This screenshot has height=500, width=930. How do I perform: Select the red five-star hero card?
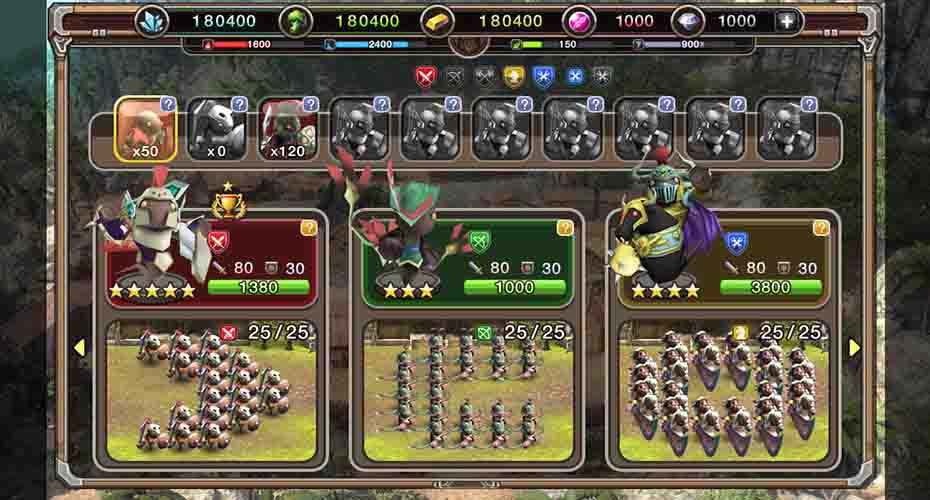[x=210, y=260]
